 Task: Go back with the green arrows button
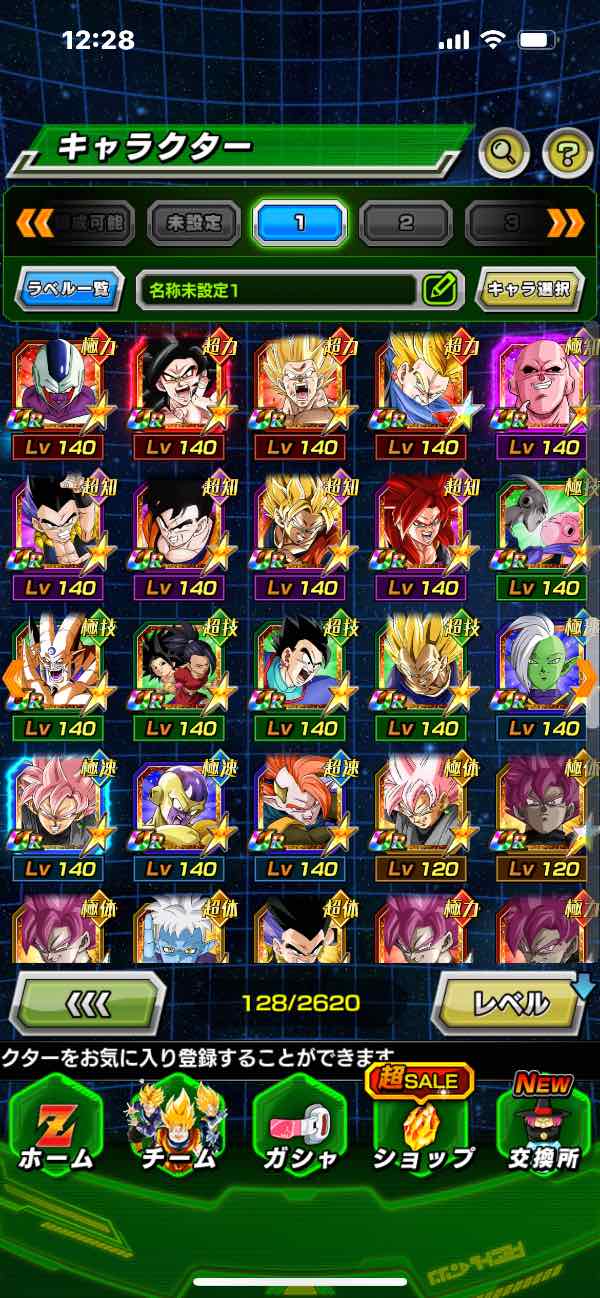pyautogui.click(x=87, y=1002)
